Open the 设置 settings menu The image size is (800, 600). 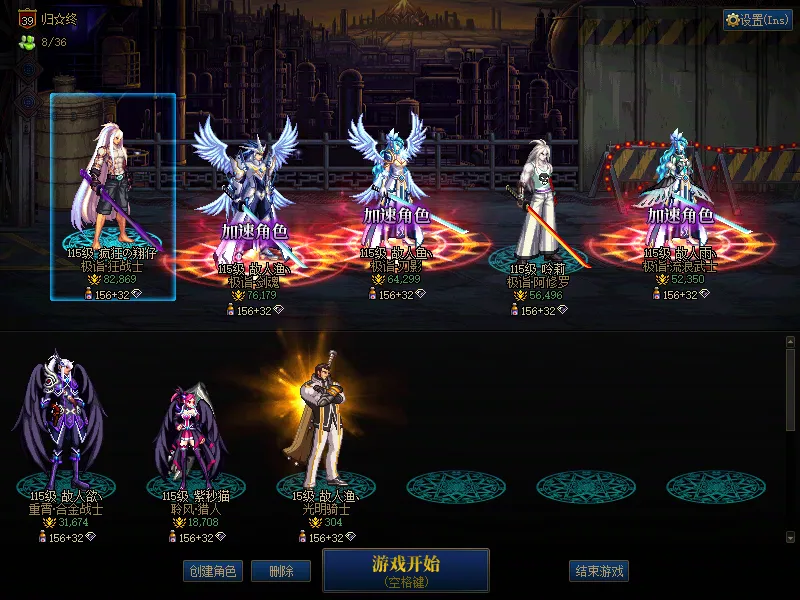pyautogui.click(x=757, y=20)
